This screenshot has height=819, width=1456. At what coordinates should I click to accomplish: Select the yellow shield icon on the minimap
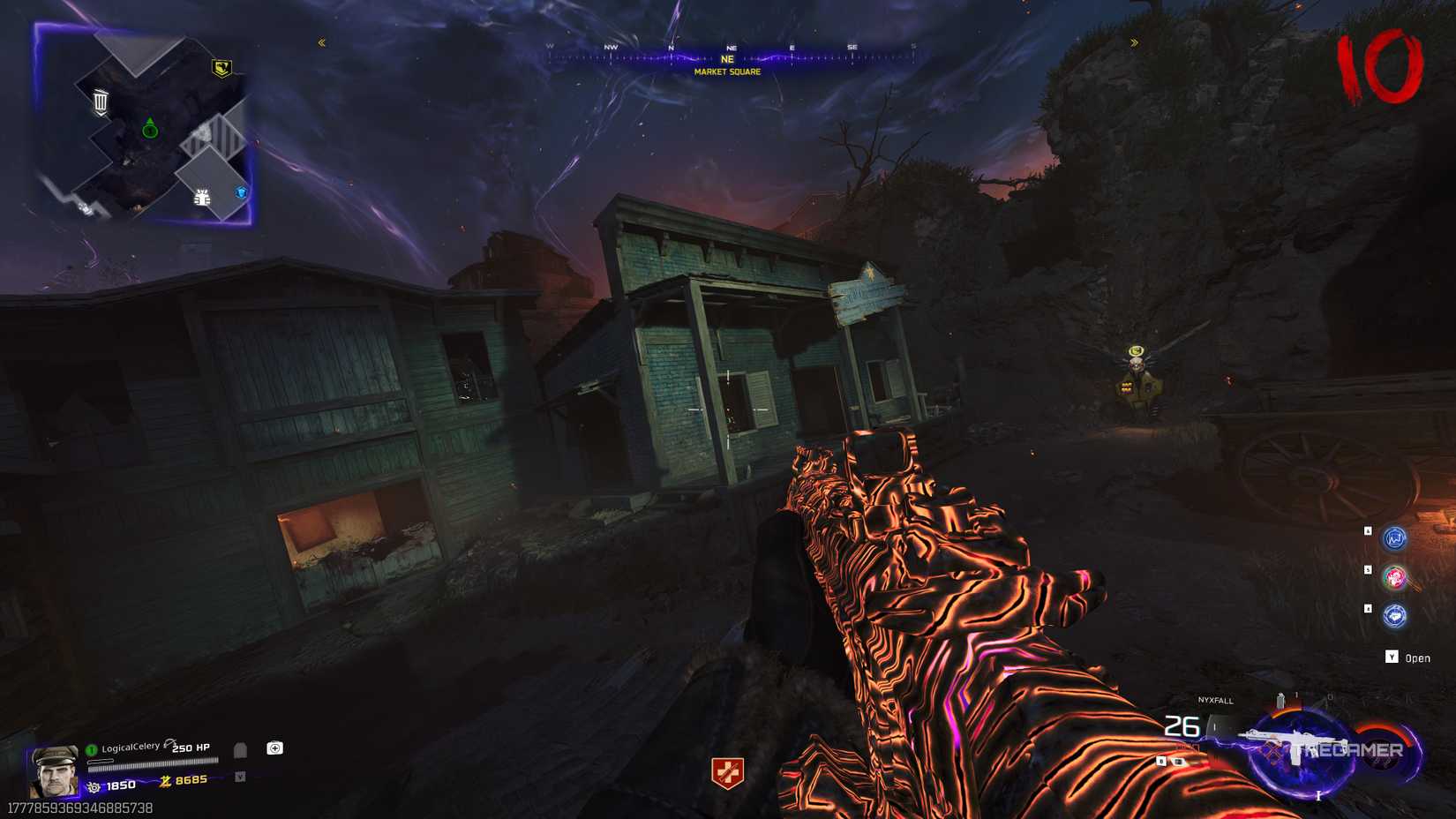(223, 67)
